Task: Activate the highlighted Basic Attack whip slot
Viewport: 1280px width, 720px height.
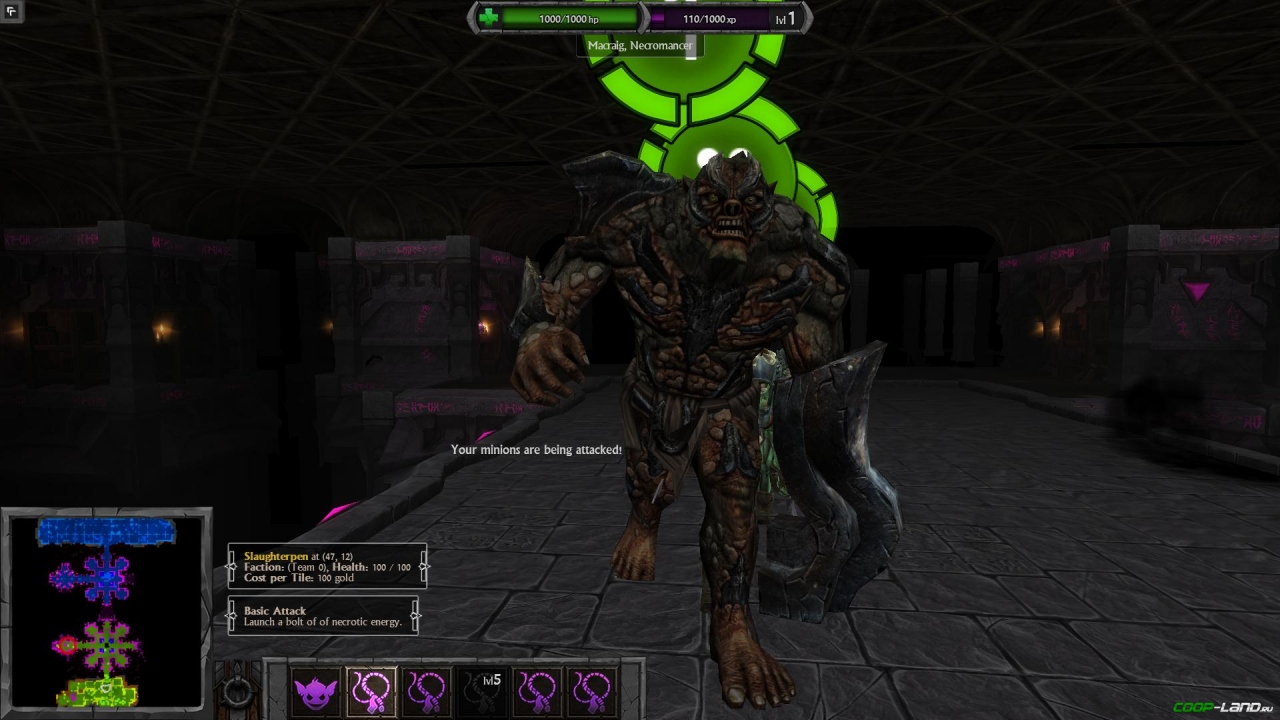Action: [x=371, y=691]
